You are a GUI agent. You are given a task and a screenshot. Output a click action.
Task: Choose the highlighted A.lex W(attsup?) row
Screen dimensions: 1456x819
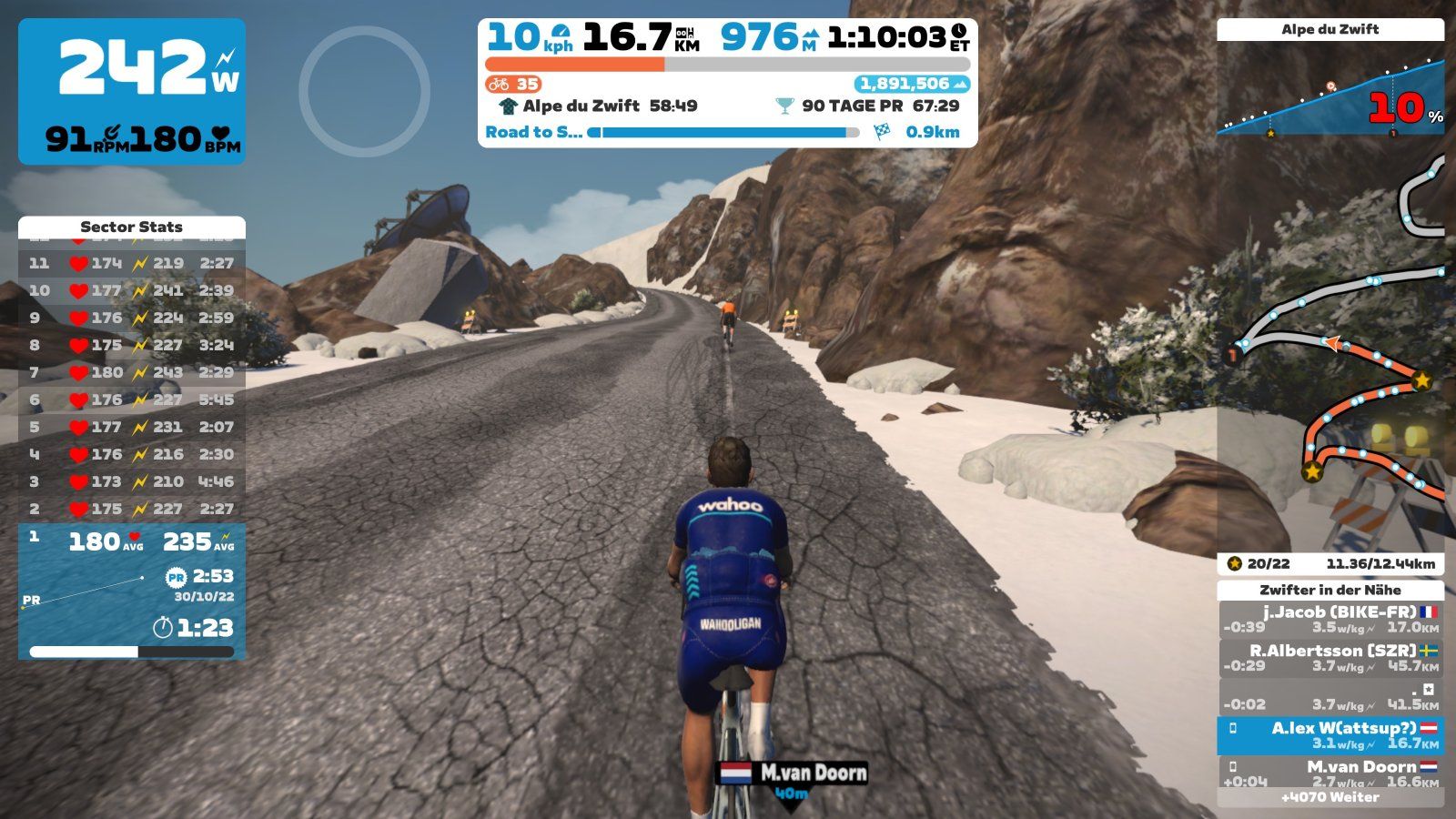pyautogui.click(x=1330, y=735)
